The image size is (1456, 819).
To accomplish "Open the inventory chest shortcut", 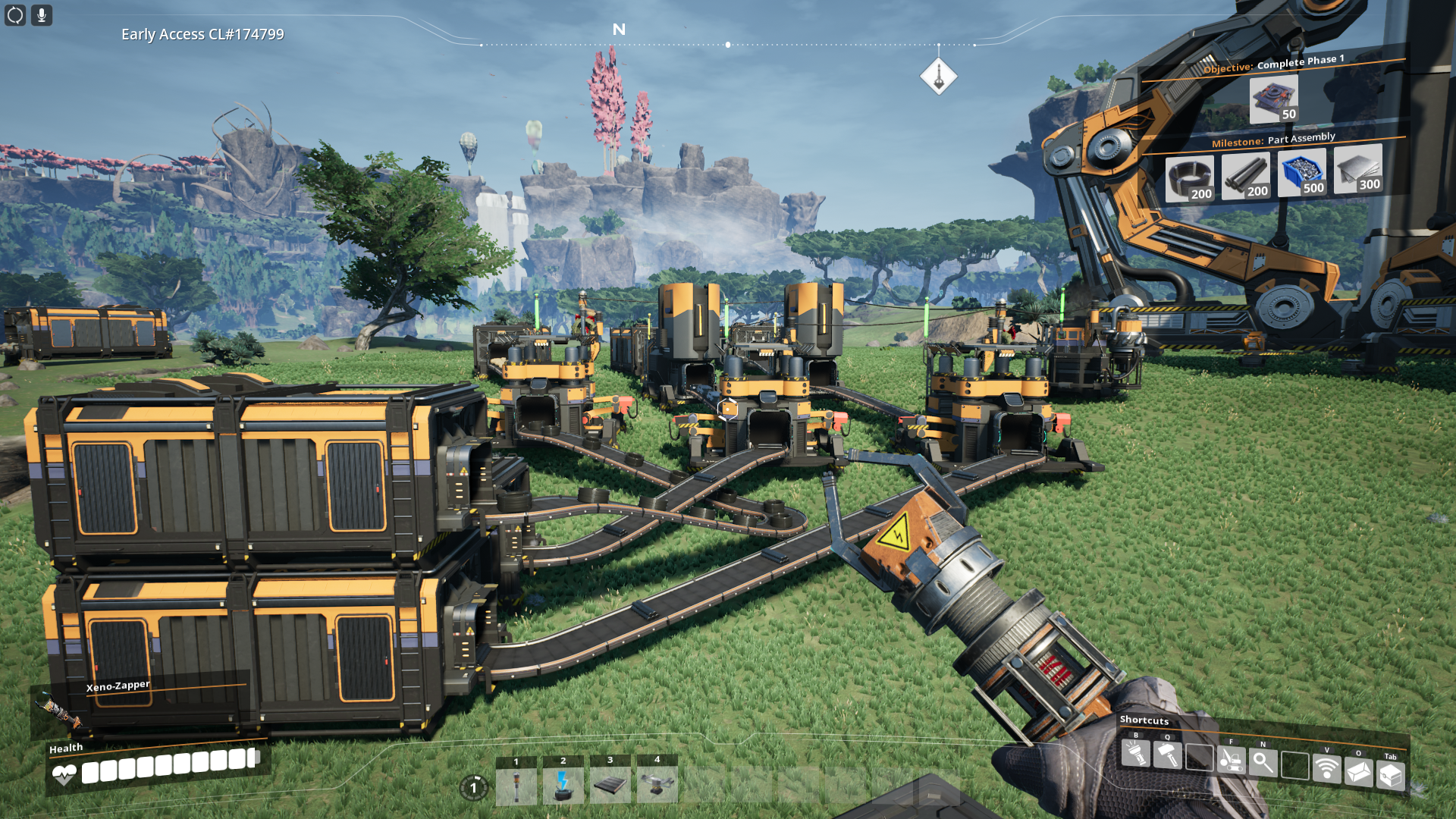I will (x=1390, y=776).
